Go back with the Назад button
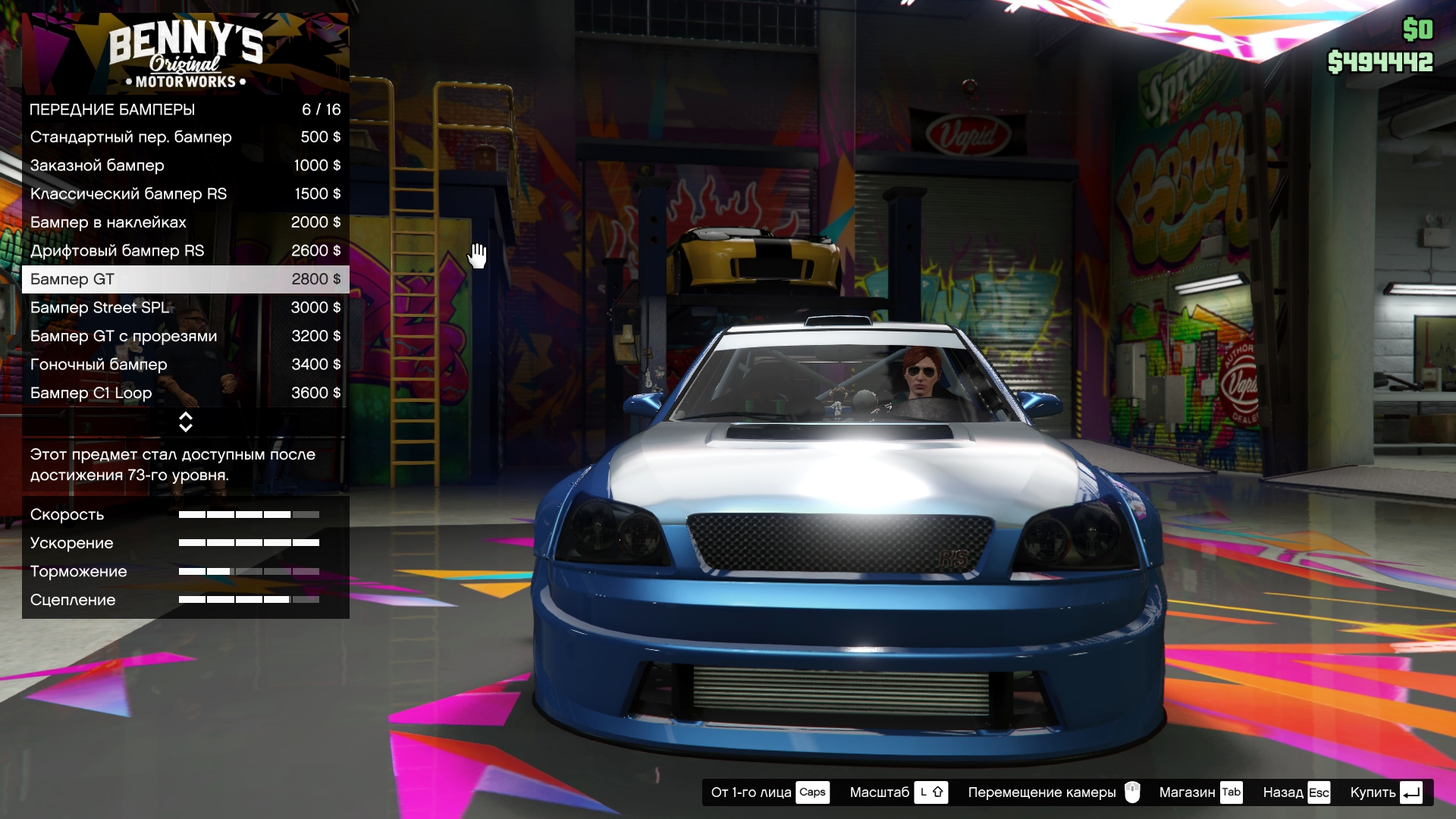 pyautogui.click(x=1296, y=792)
